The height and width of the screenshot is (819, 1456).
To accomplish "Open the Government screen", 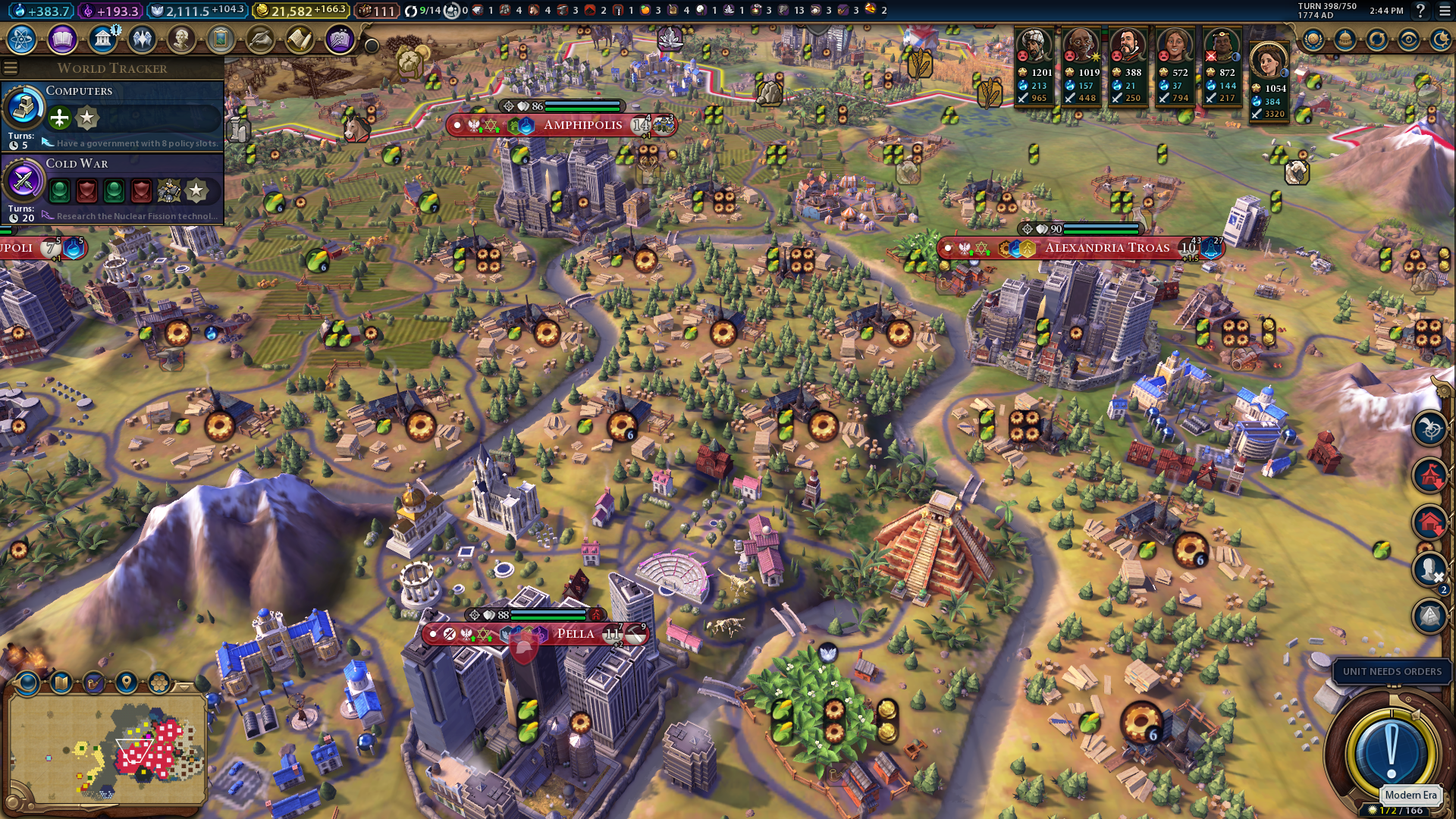I will (x=102, y=39).
